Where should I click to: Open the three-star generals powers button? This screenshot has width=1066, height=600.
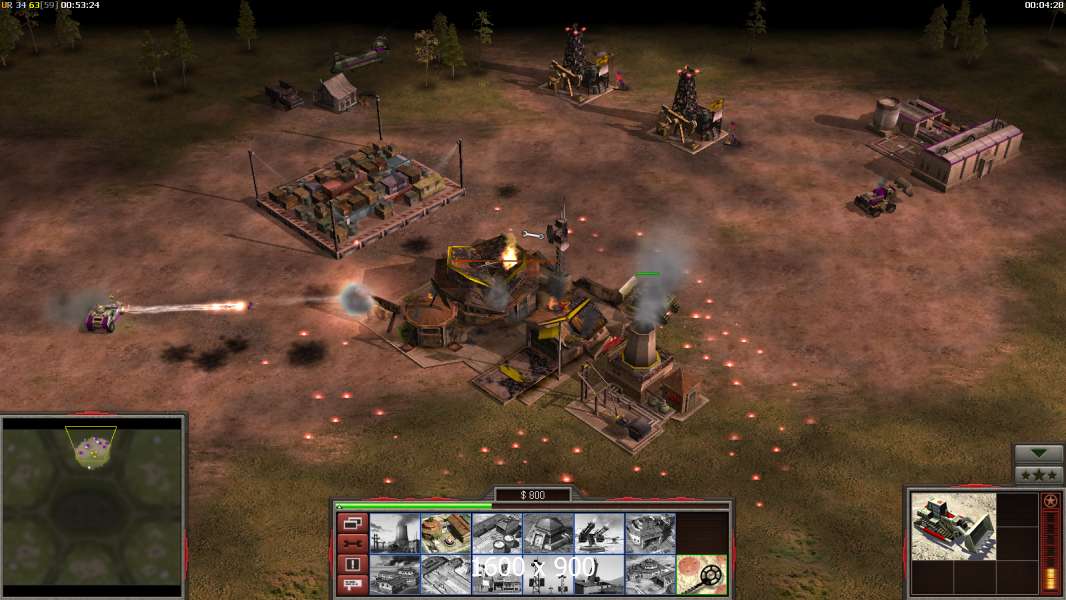pos(1038,475)
